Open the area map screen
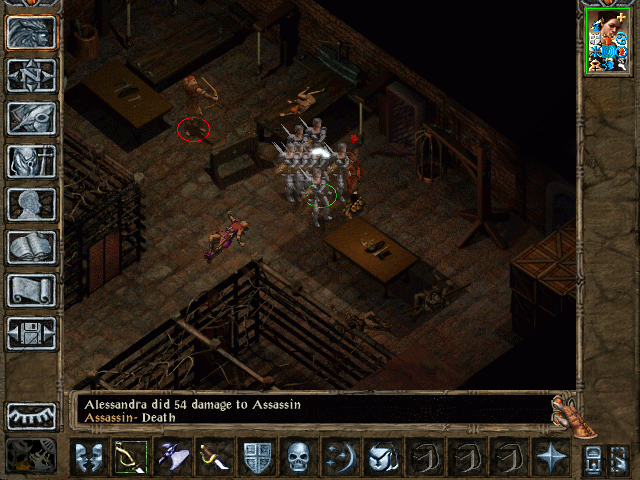Screen dimensions: 640x480 [x=32, y=75]
